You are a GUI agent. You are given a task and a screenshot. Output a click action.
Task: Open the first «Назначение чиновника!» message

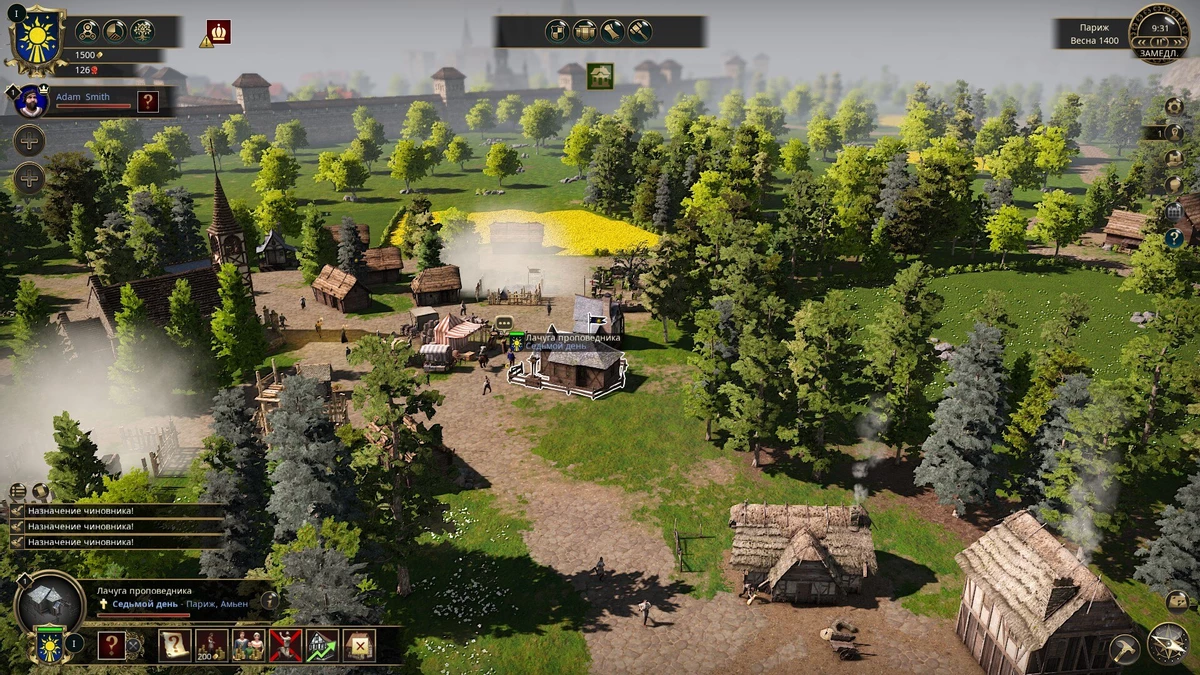click(x=80, y=510)
